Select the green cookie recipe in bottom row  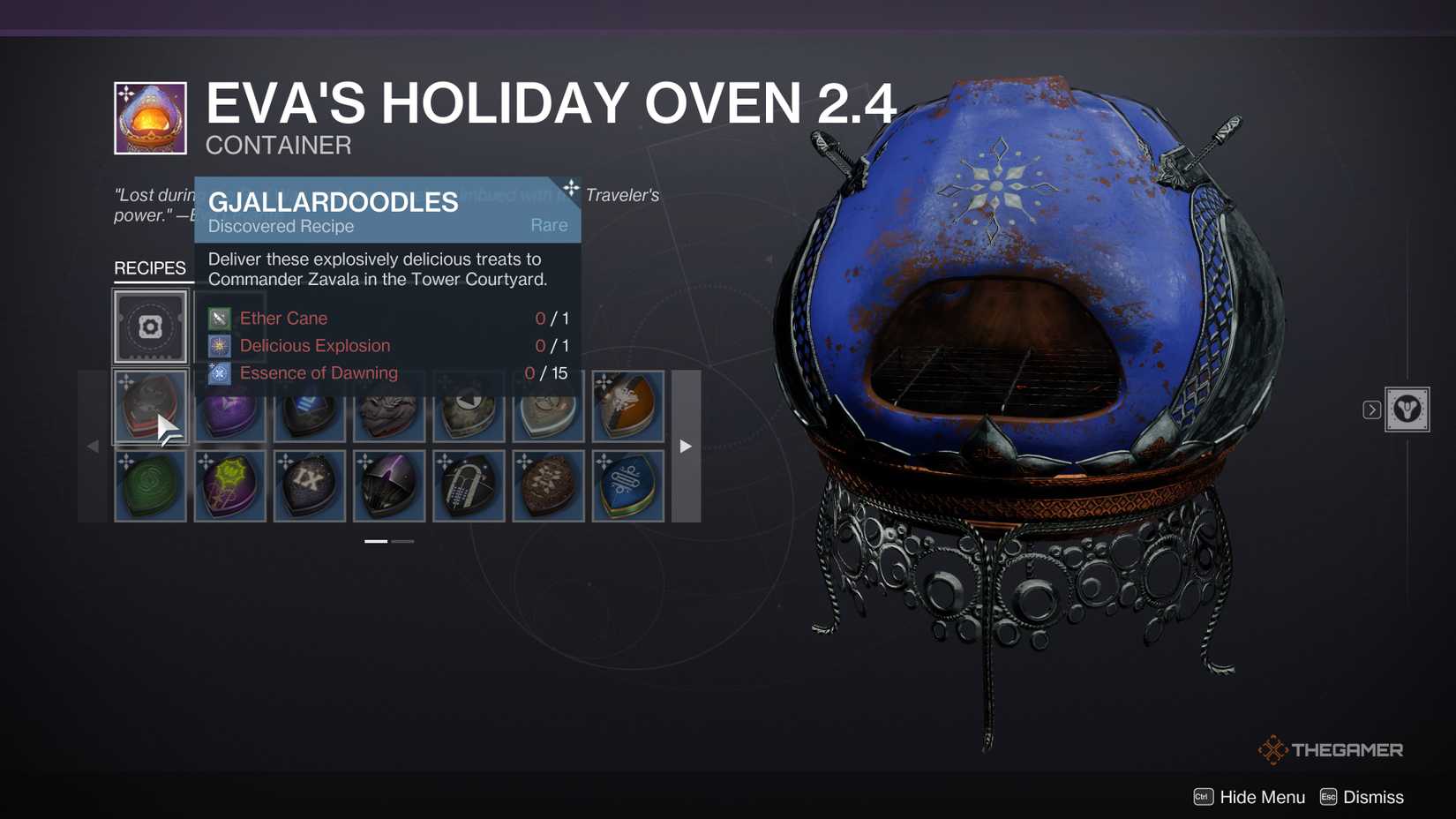click(150, 485)
